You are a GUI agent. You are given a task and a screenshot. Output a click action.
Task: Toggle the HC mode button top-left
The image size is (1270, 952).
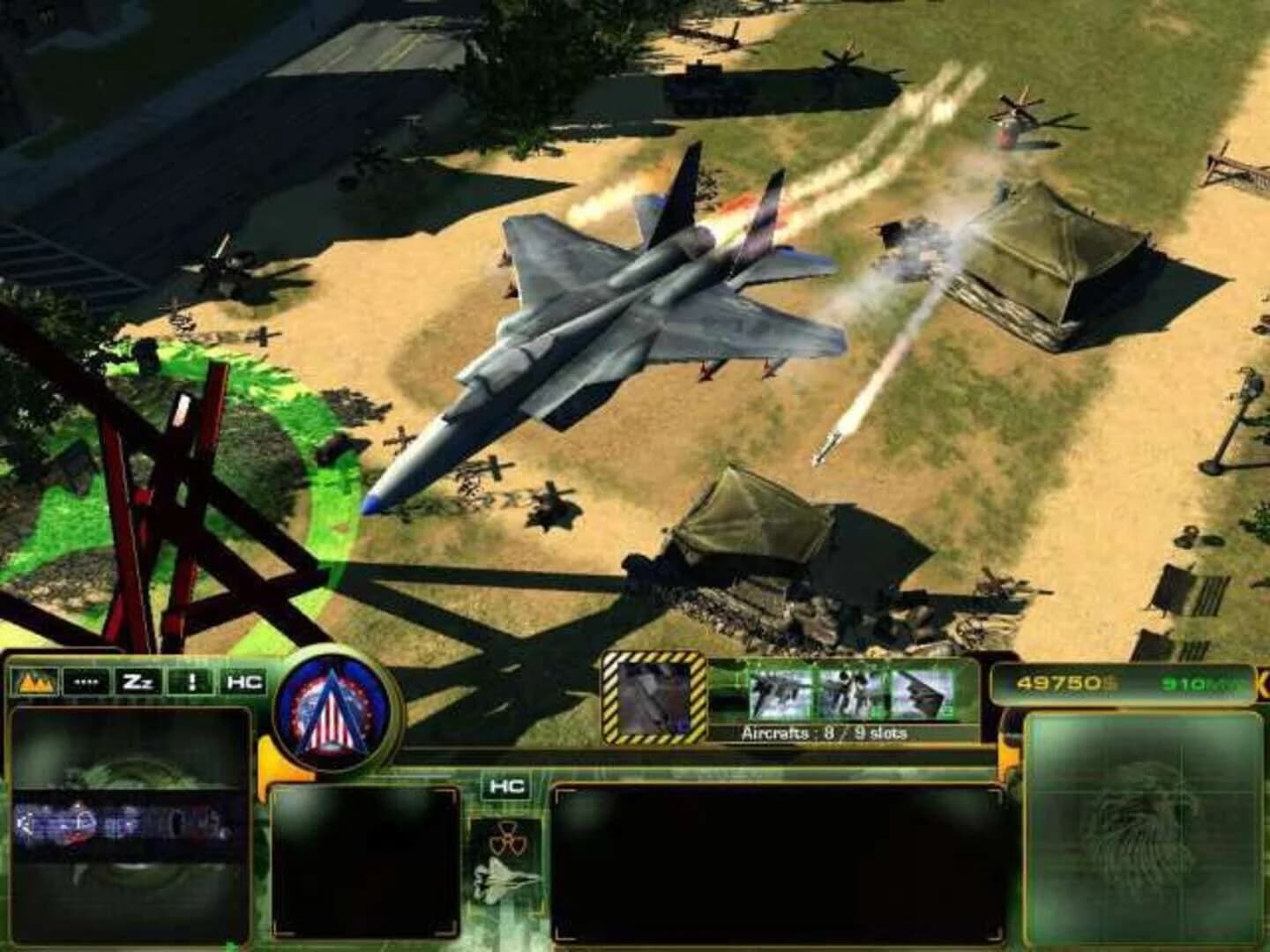click(245, 681)
